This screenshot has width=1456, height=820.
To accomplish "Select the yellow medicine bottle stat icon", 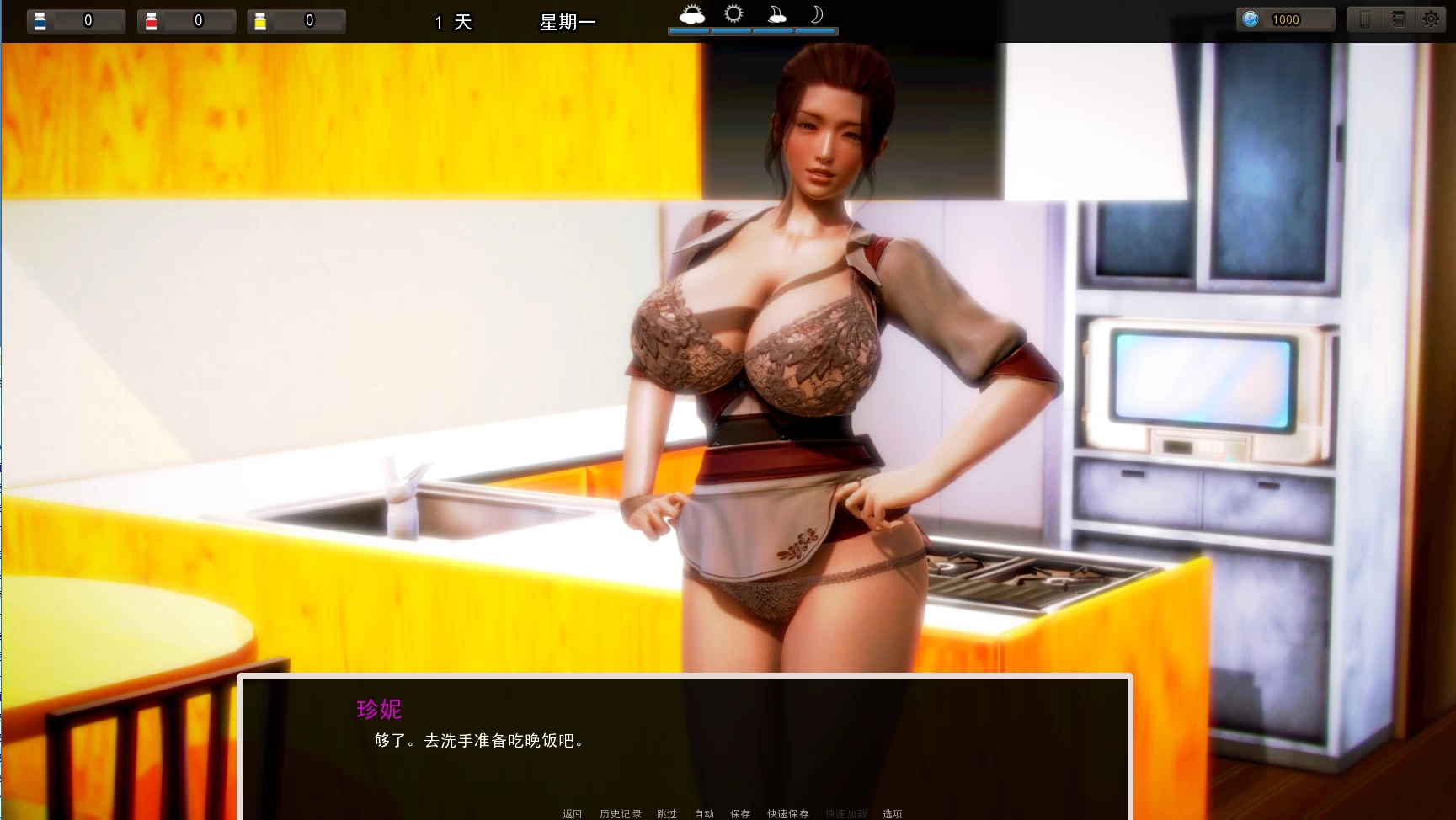I will pyautogui.click(x=259, y=20).
